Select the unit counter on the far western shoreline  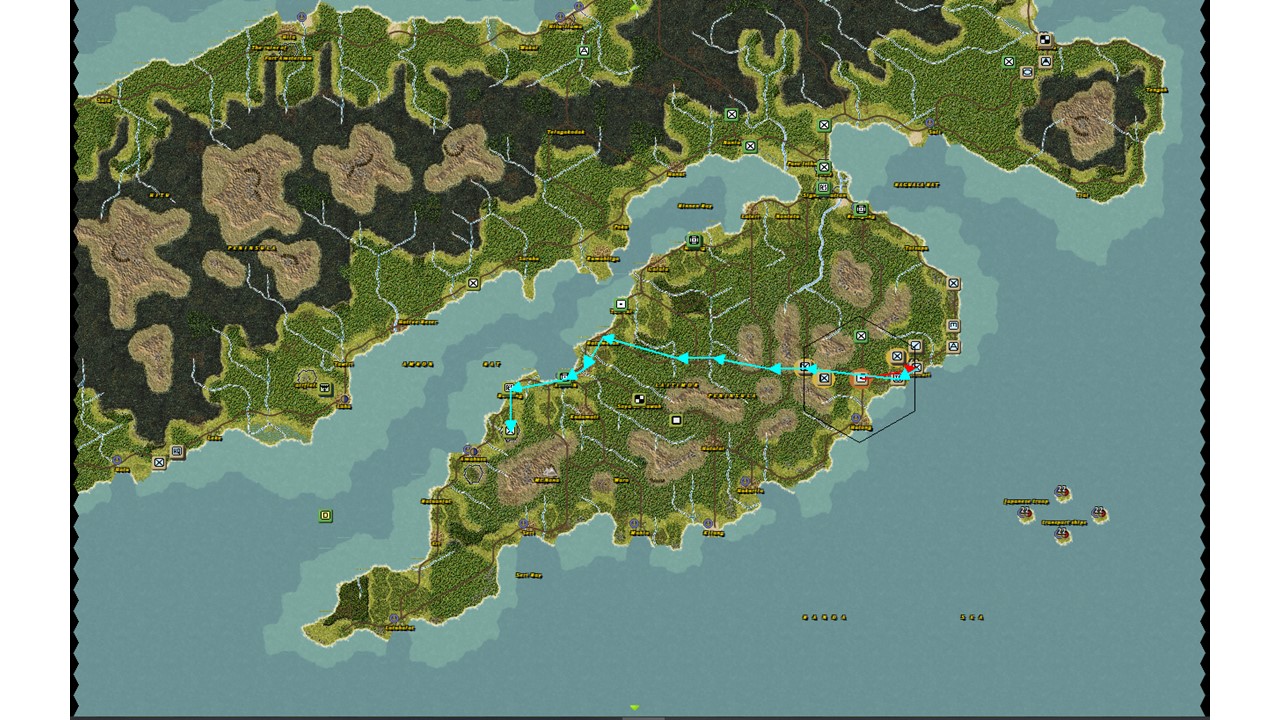(158, 463)
